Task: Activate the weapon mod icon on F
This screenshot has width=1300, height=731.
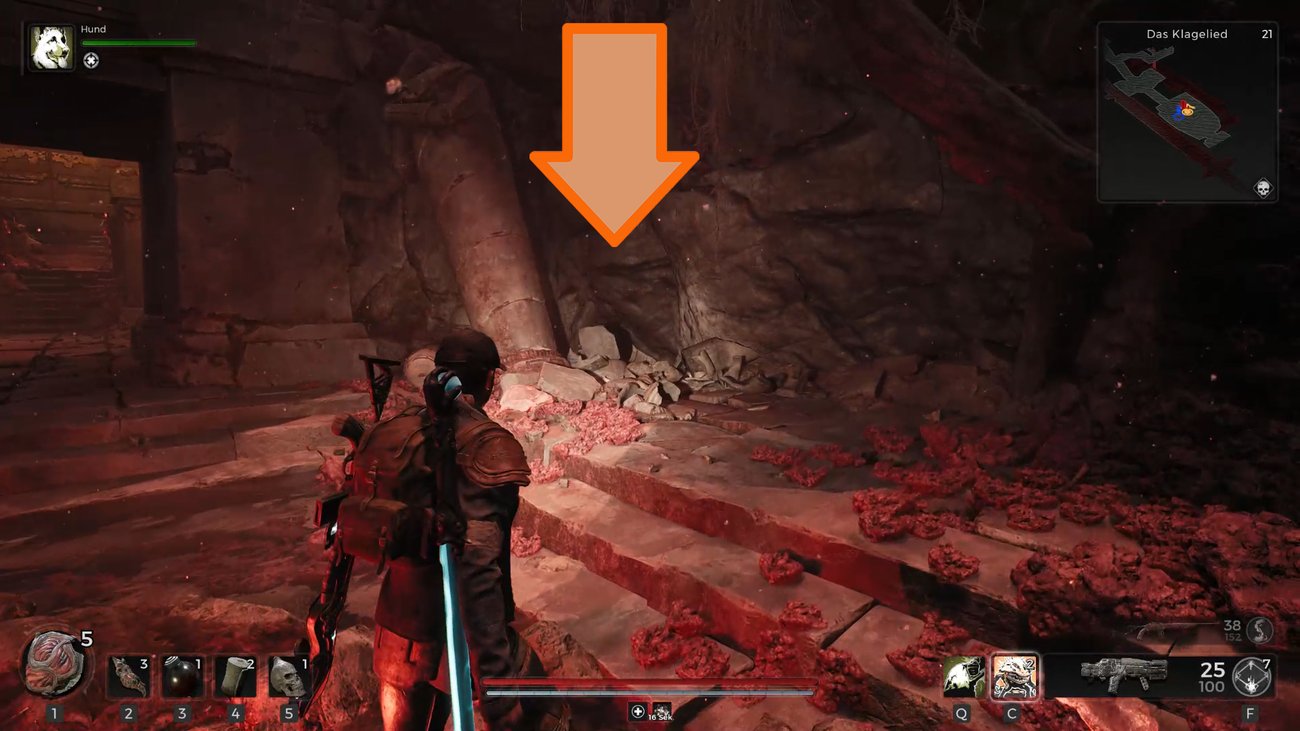Action: 1251,677
